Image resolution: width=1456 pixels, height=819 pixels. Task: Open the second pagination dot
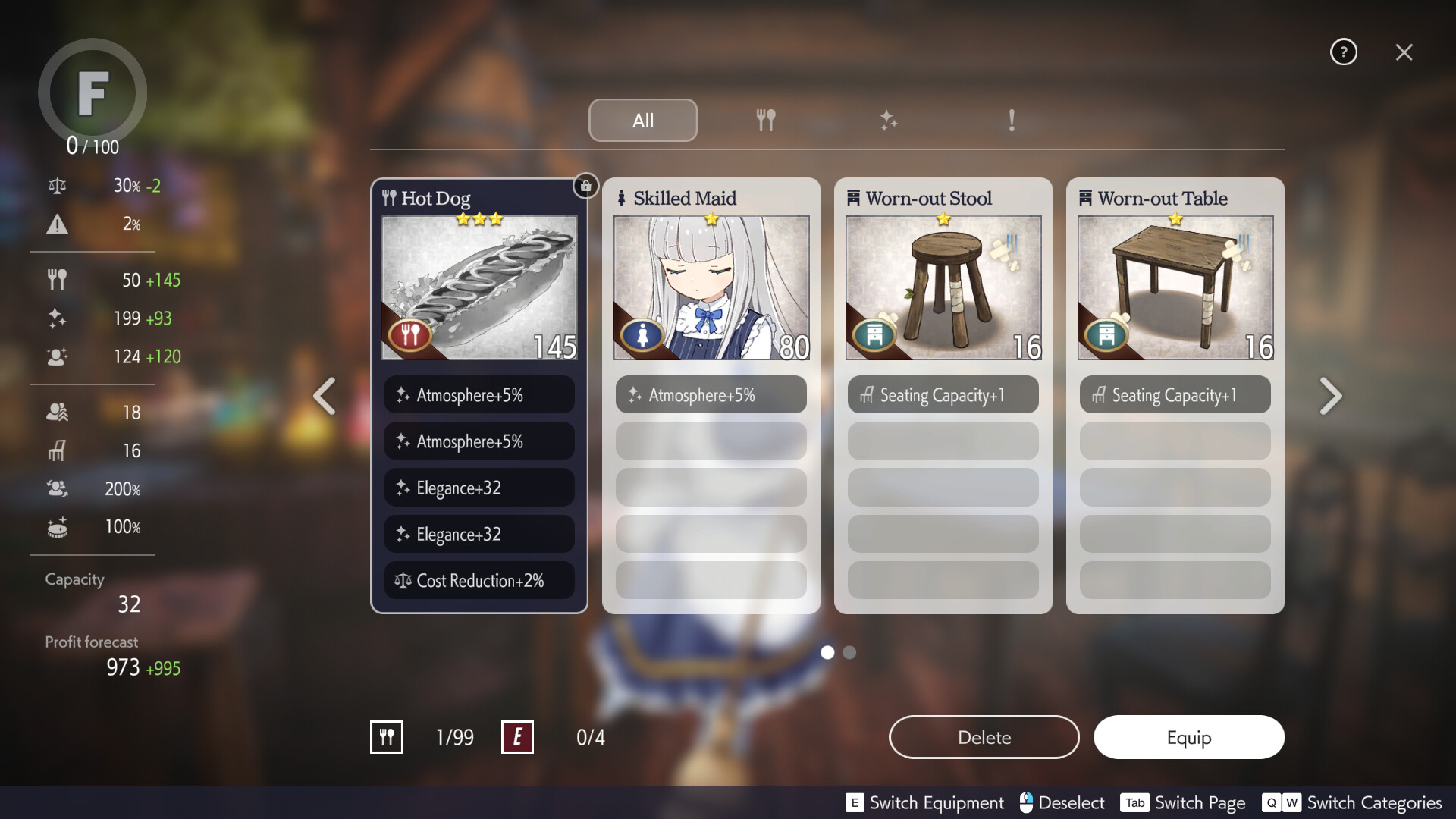tap(849, 652)
